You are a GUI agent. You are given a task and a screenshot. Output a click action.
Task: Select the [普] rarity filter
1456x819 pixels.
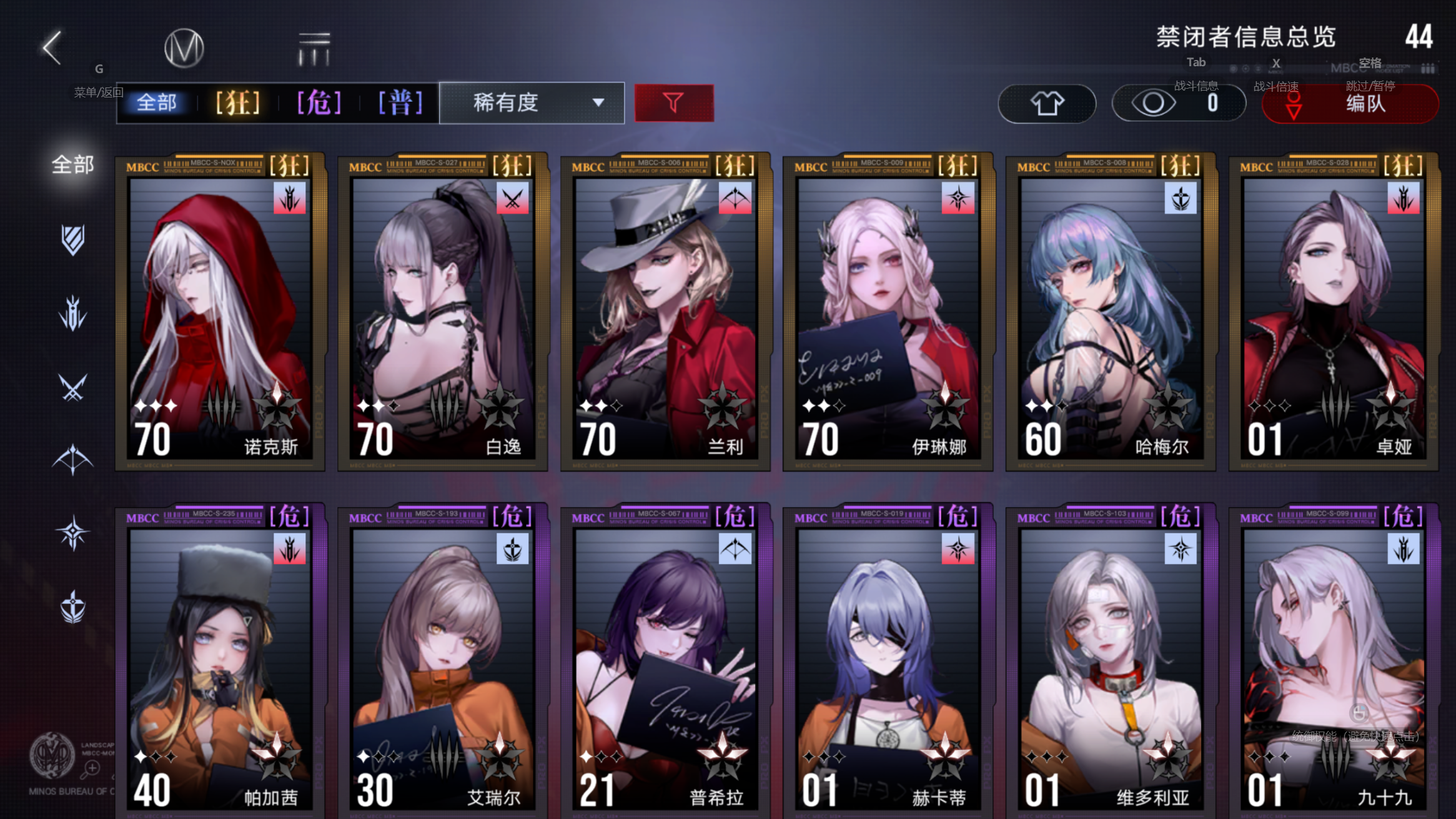coord(400,102)
